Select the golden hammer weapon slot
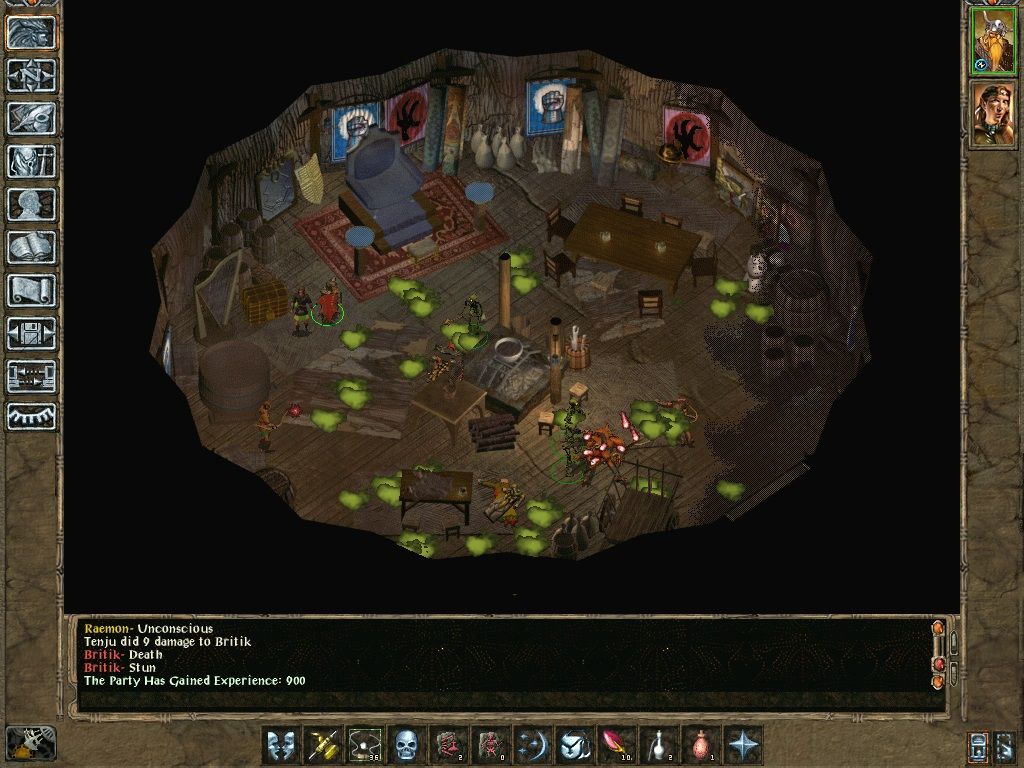The image size is (1024, 768). (322, 746)
